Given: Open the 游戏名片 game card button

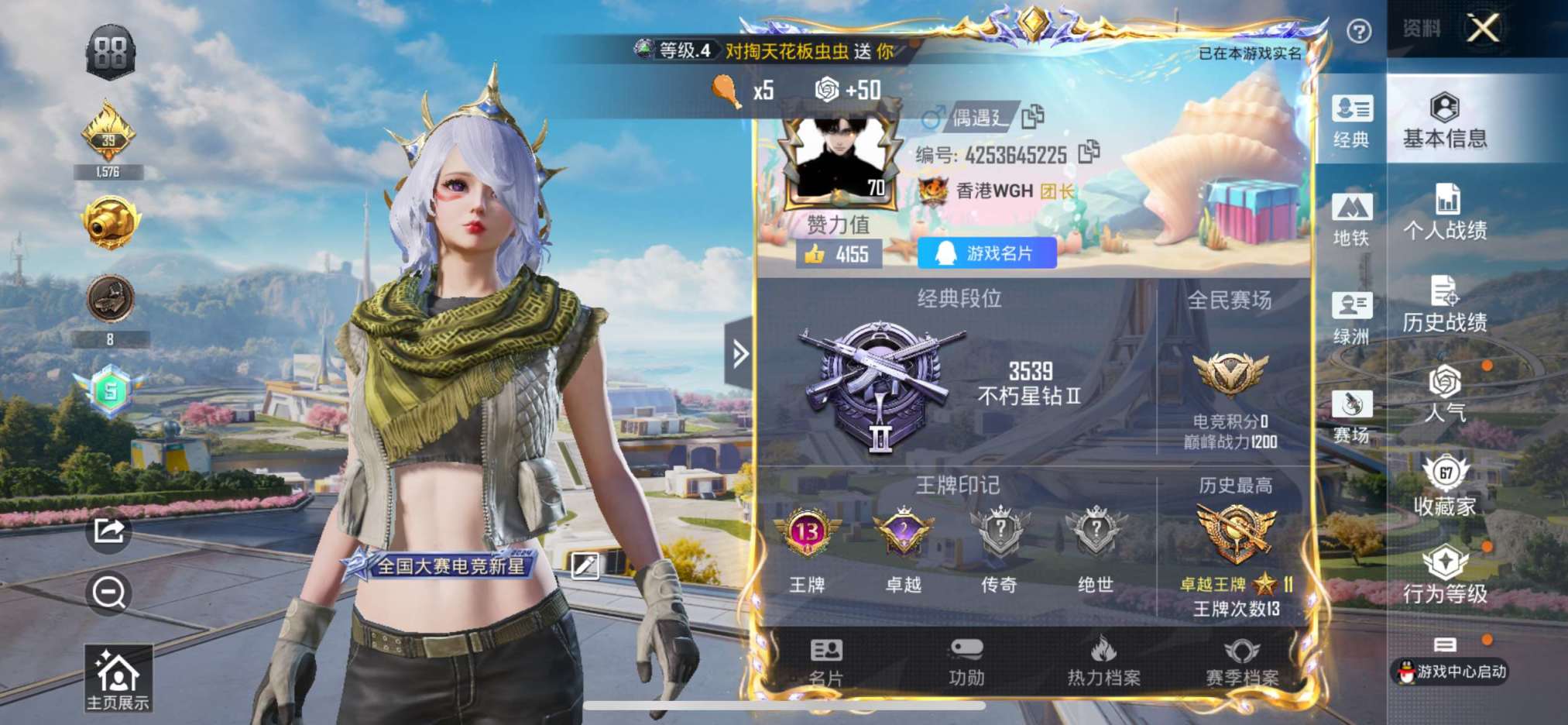Looking at the screenshot, I should pyautogui.click(x=986, y=253).
